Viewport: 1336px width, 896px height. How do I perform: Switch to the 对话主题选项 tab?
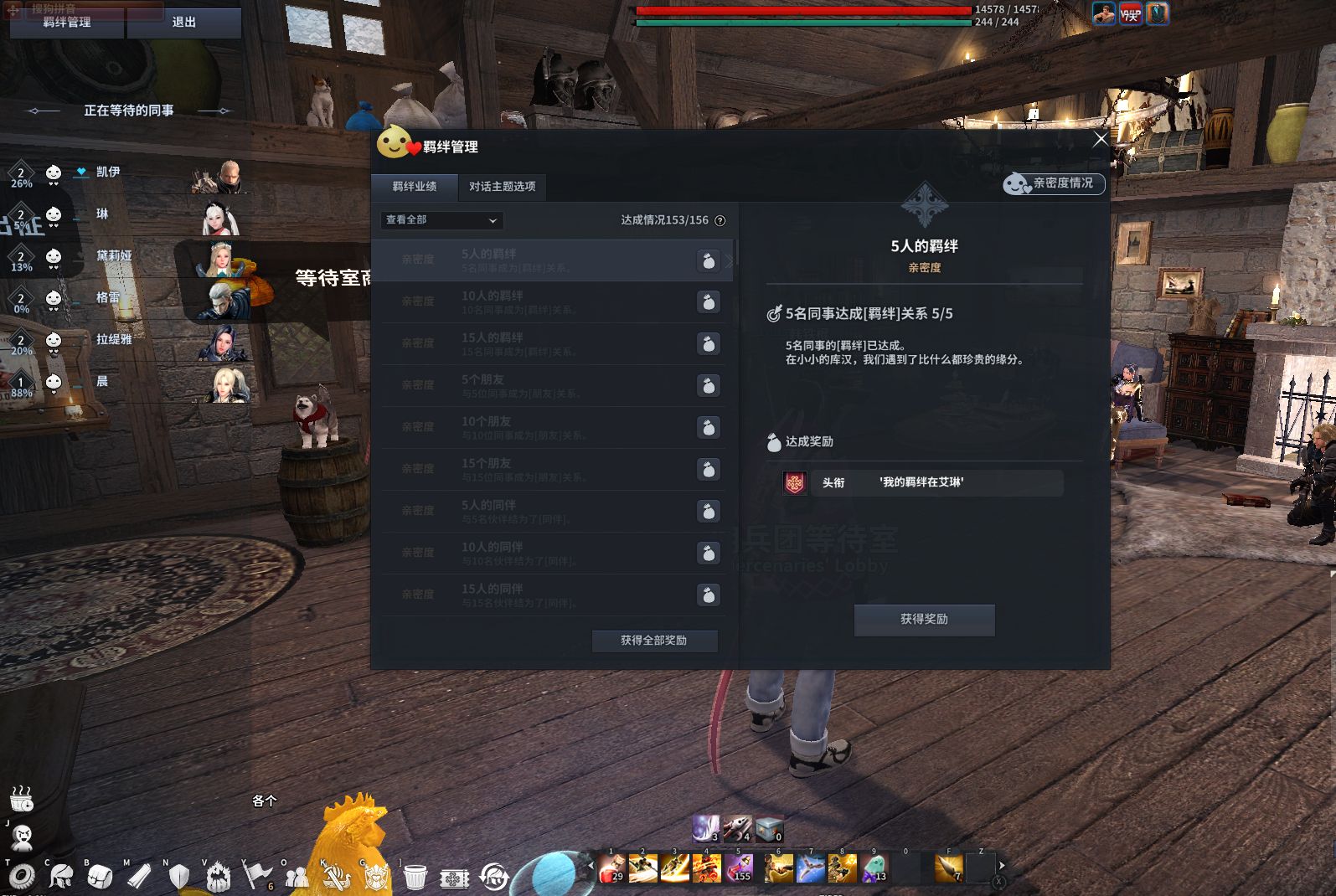(502, 186)
